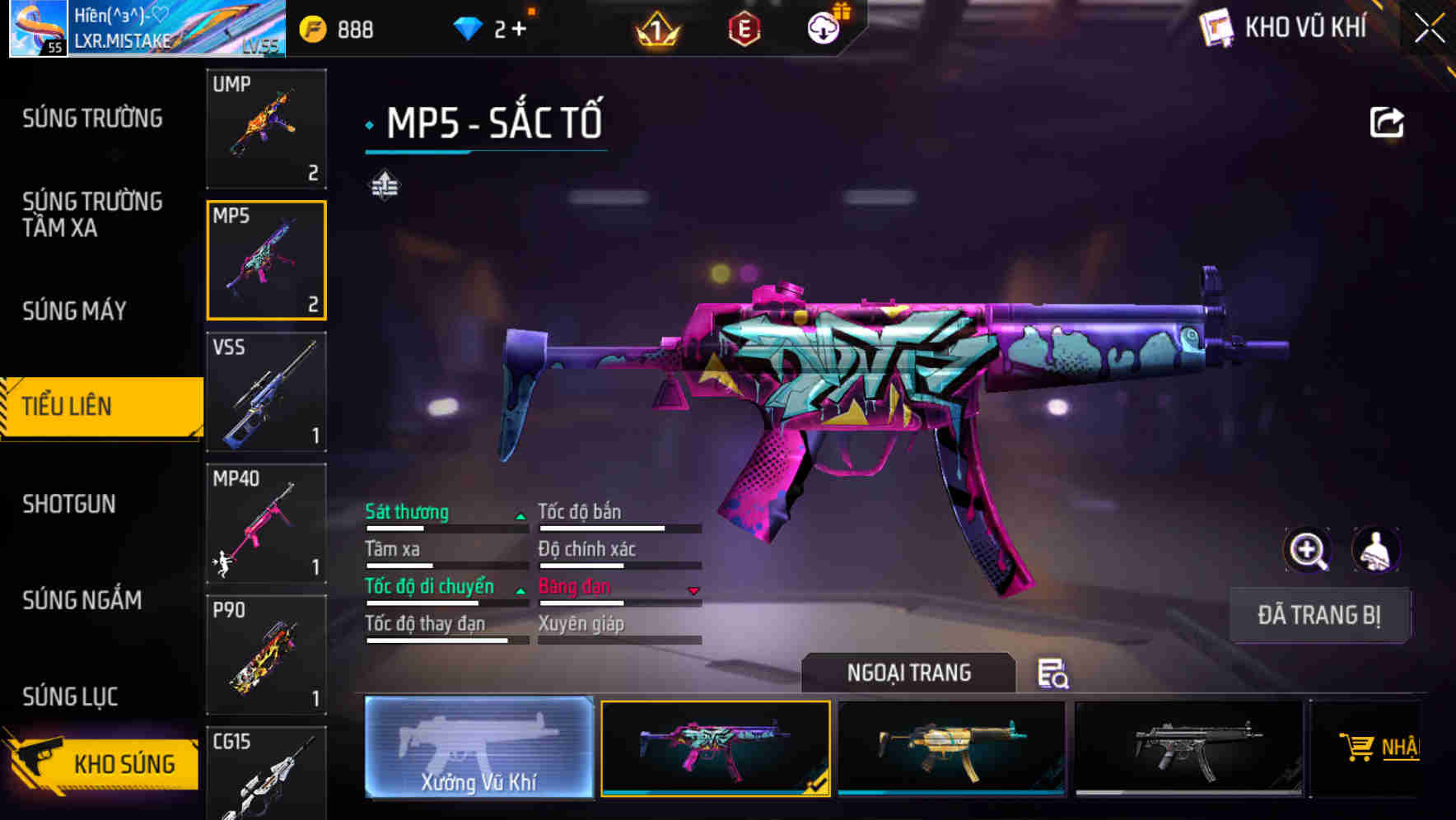Open the weapon upgrade icon below the title
Image resolution: width=1456 pixels, height=820 pixels.
[385, 187]
